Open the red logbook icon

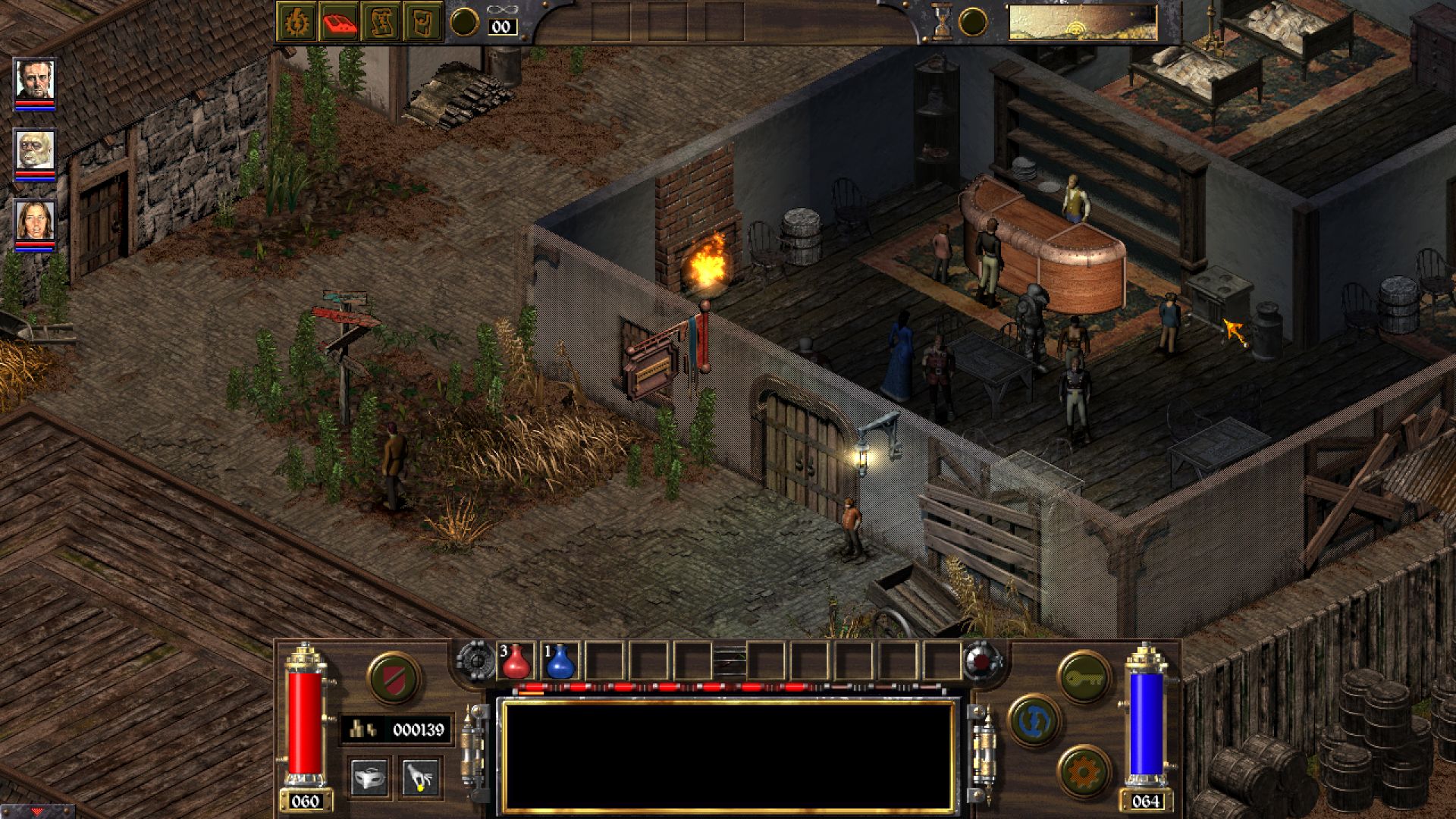(339, 23)
